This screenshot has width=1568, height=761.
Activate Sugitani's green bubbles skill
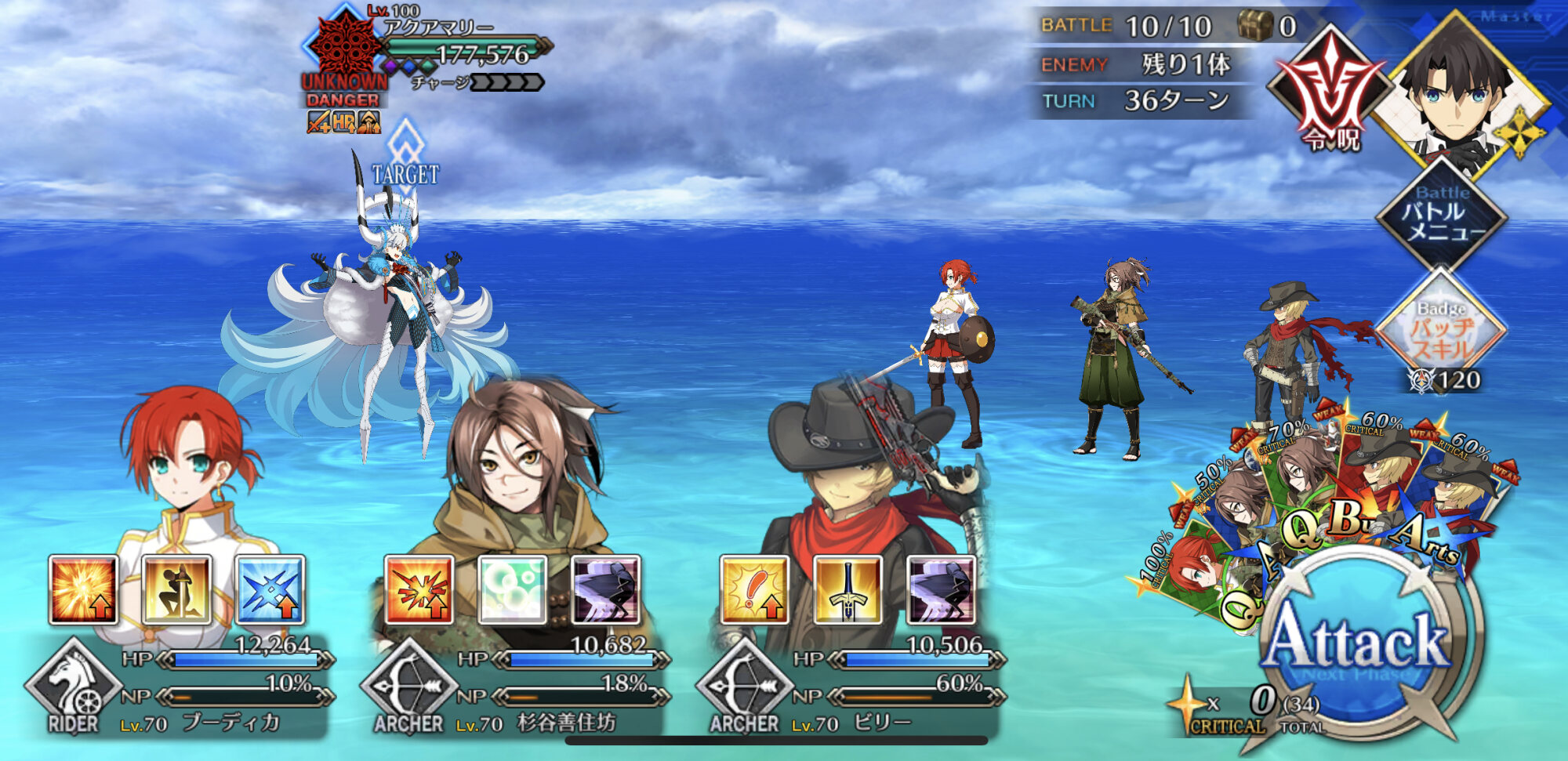pyautogui.click(x=512, y=589)
